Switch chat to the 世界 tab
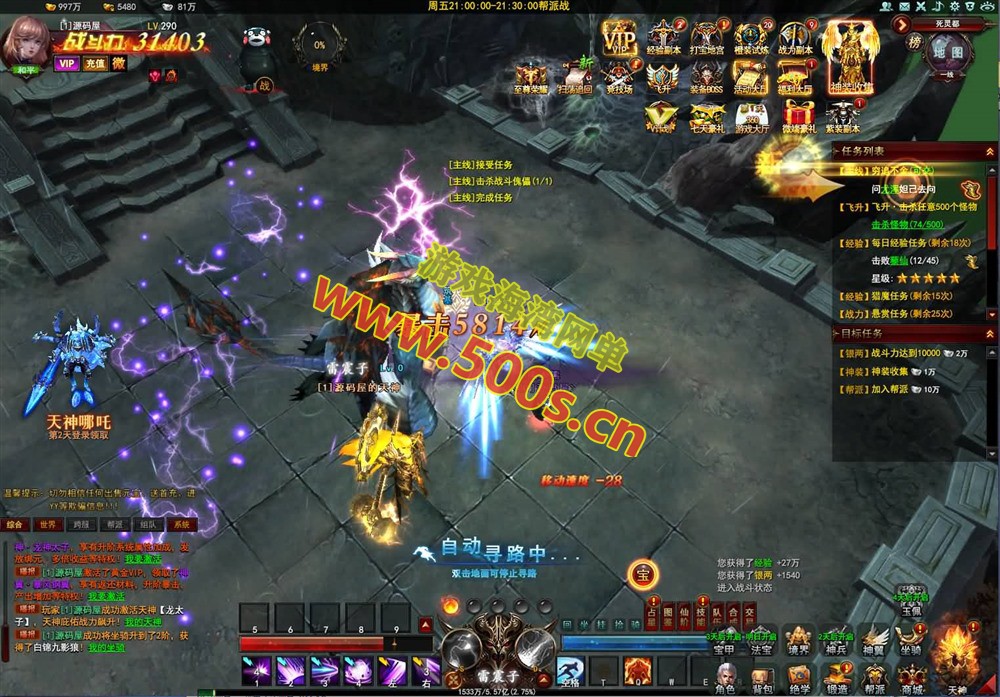The image size is (1000, 697). click(47, 524)
